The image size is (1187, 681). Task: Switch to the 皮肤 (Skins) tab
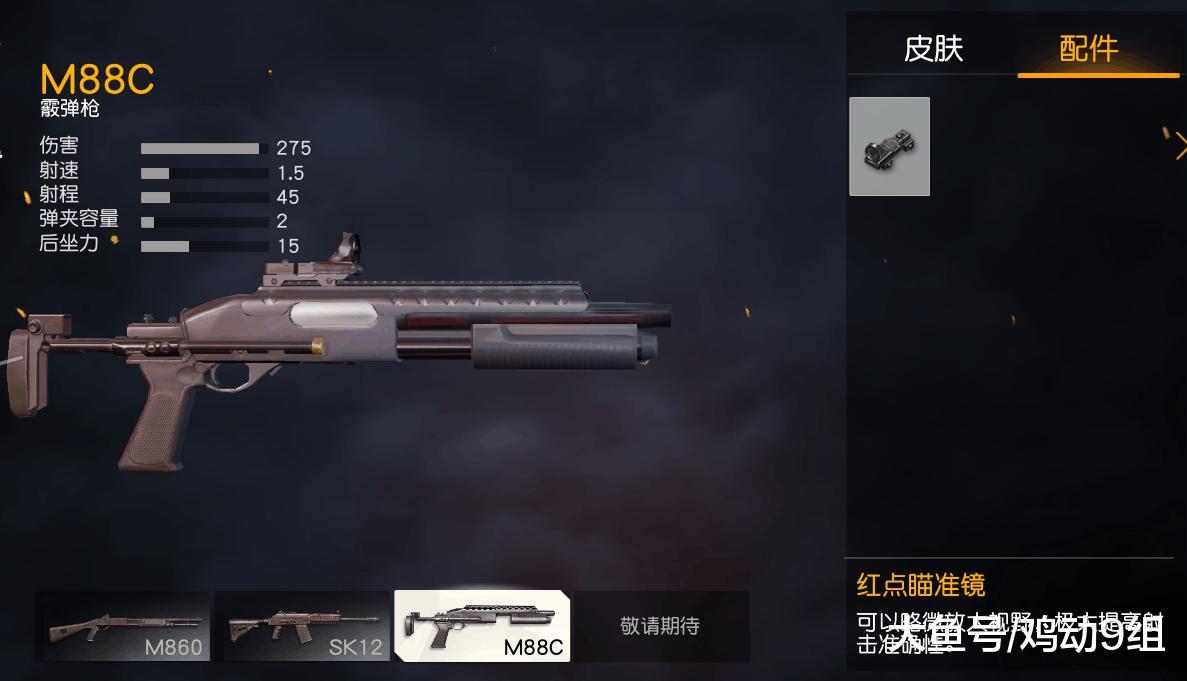[933, 48]
